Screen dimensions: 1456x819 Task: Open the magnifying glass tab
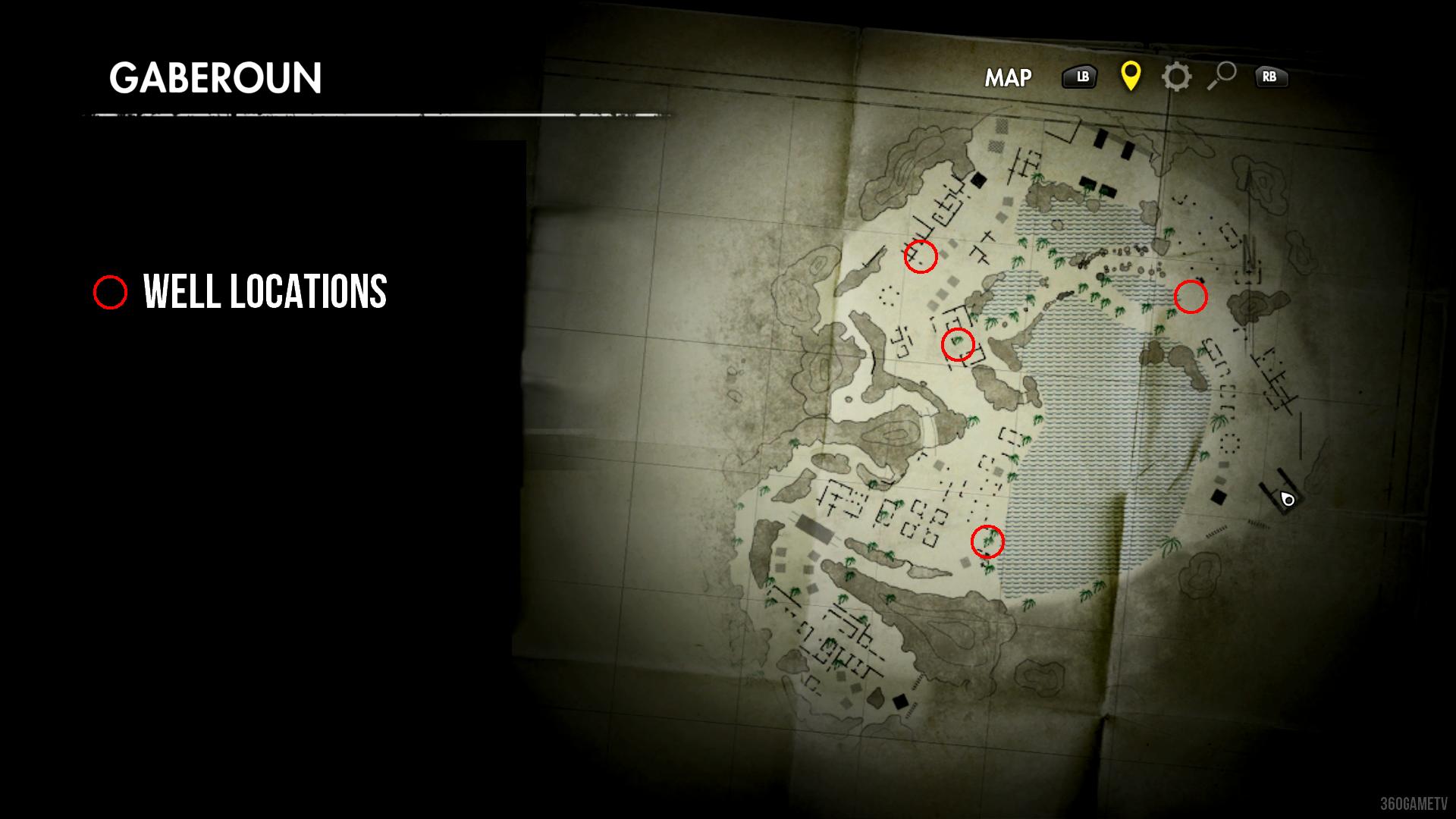(x=1221, y=76)
